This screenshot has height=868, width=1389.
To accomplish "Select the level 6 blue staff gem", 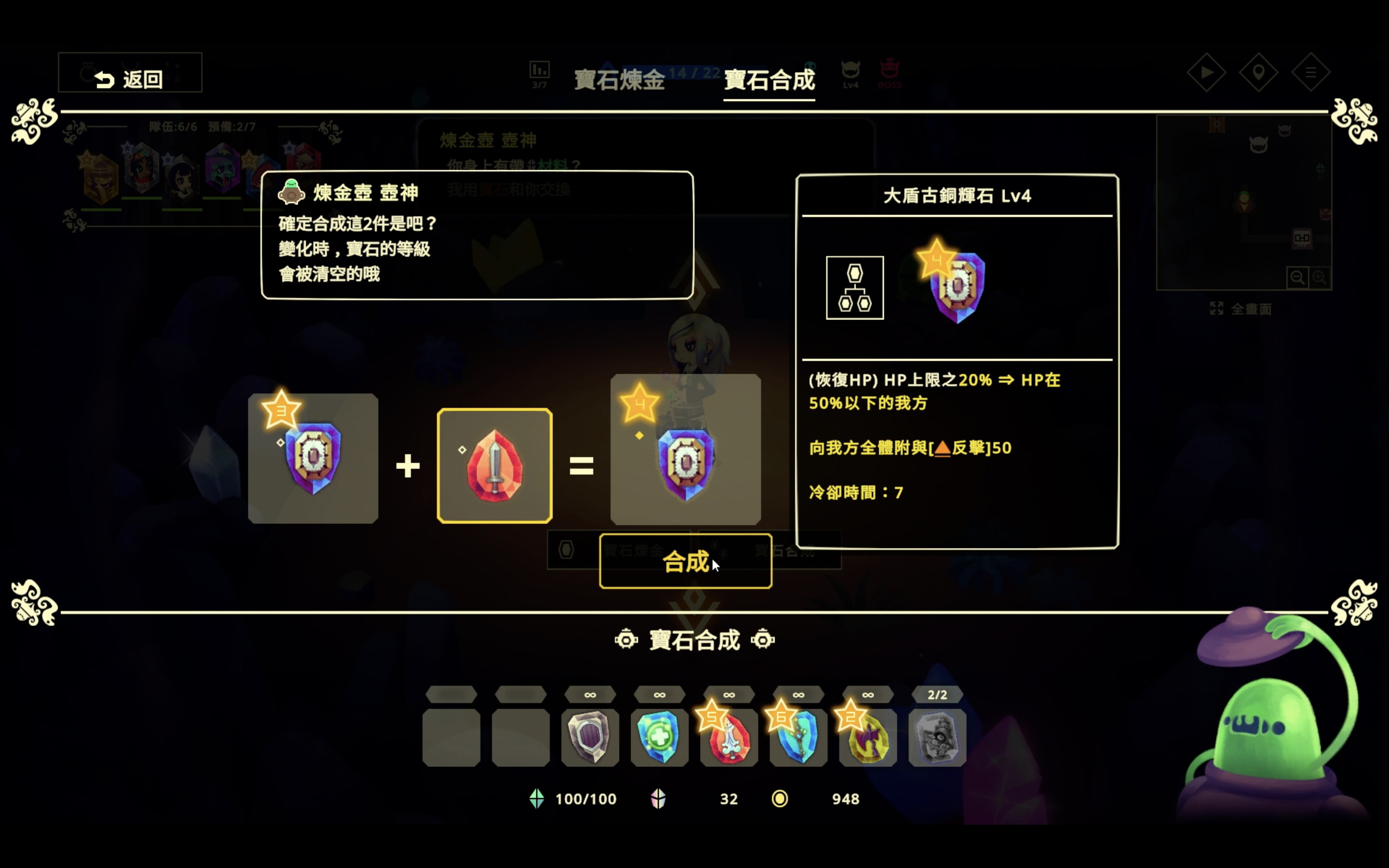I will [798, 739].
